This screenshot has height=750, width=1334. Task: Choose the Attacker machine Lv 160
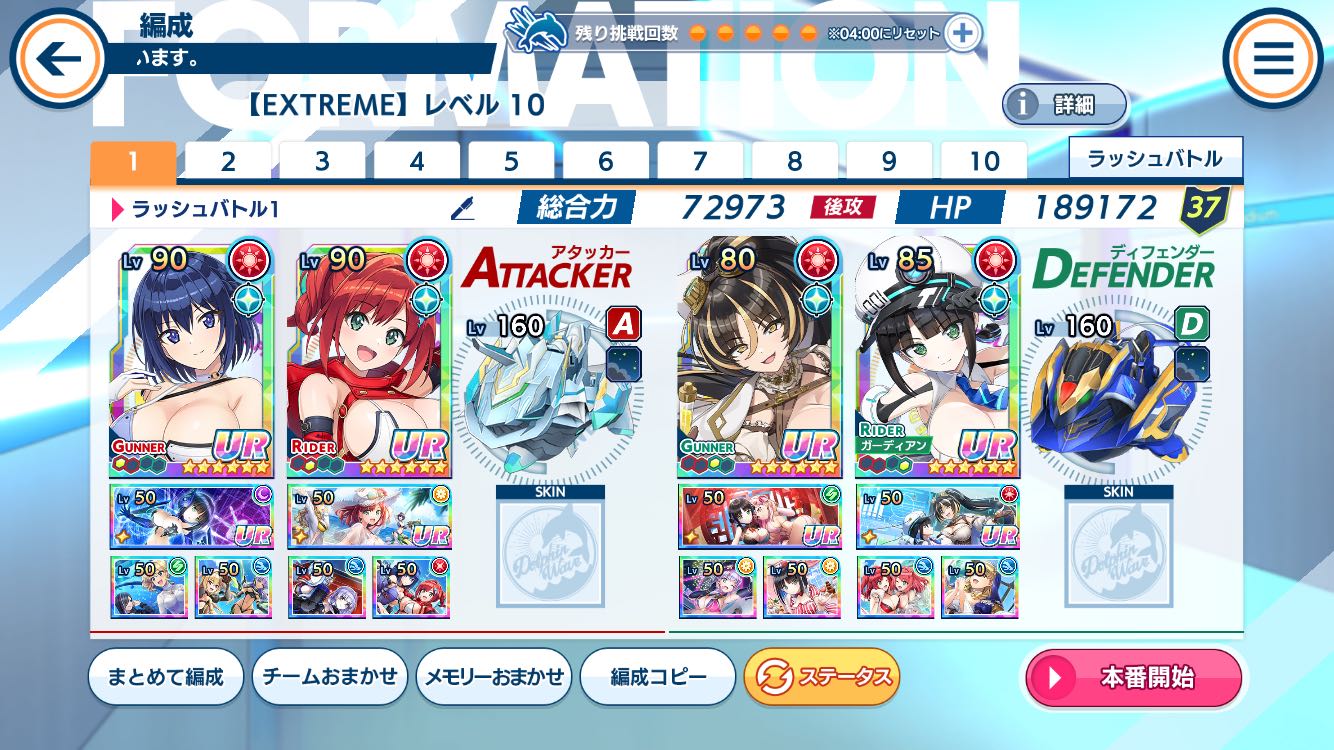point(548,390)
